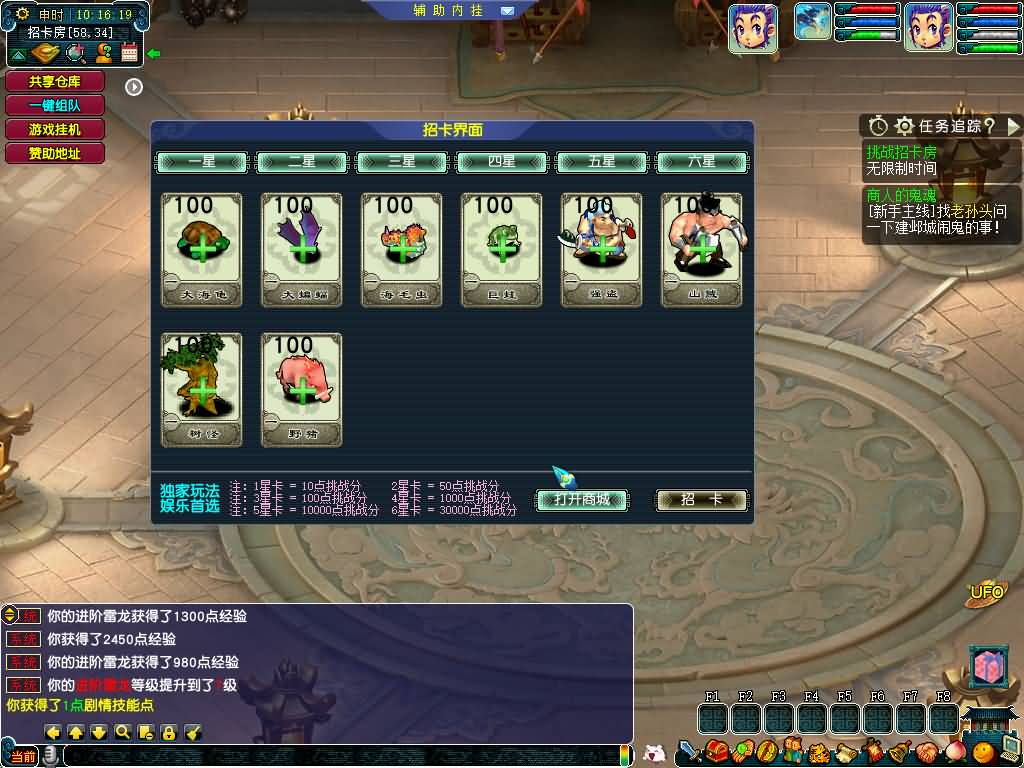Show the 四星 four-star cards
This screenshot has width=1024, height=768.
[x=502, y=162]
